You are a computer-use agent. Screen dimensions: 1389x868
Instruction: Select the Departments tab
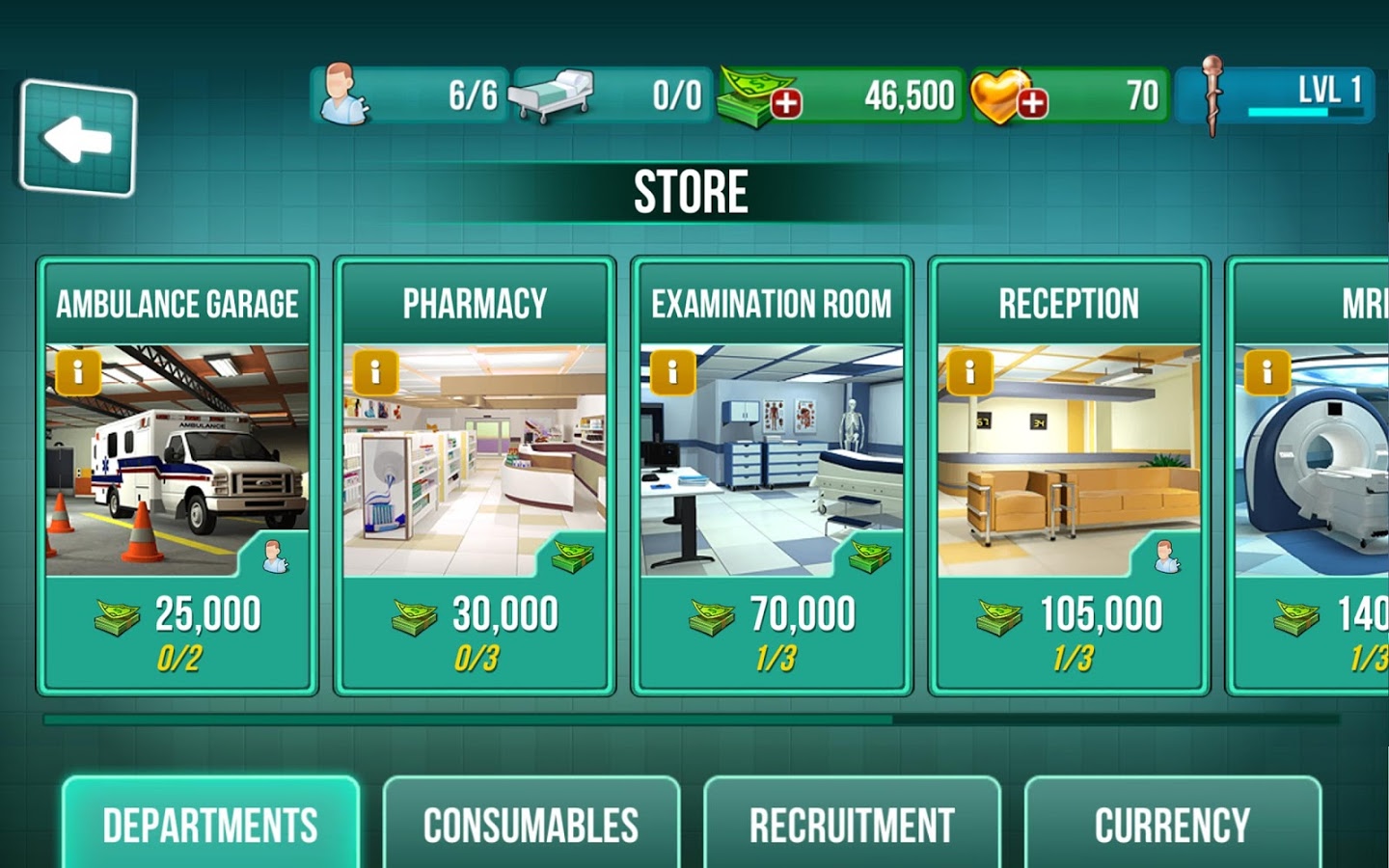coord(211,824)
